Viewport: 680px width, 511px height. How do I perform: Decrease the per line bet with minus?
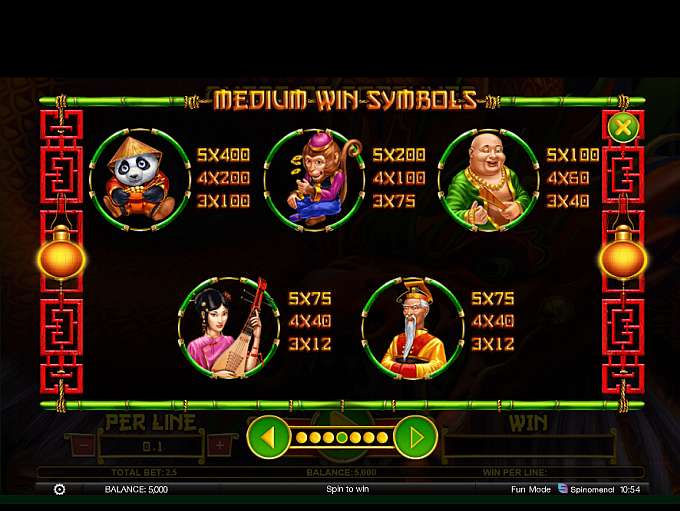84,446
